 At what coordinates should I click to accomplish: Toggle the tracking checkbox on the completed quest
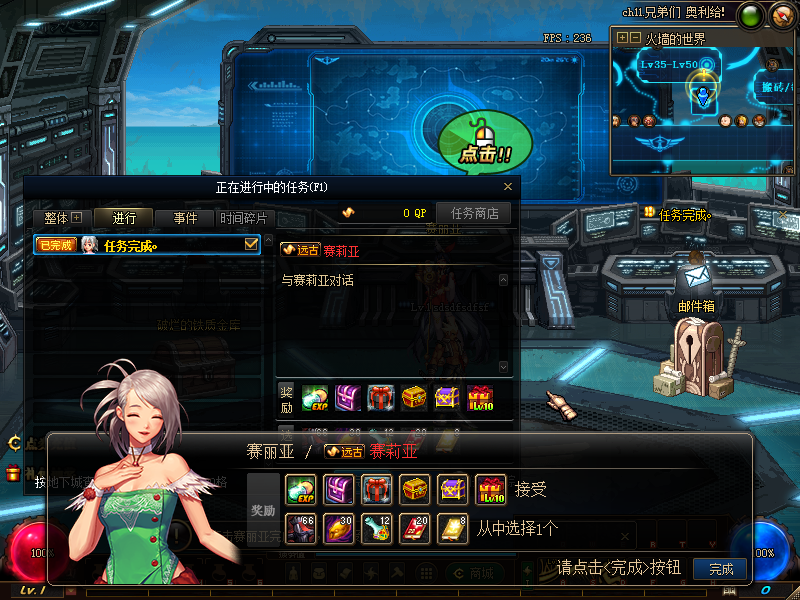coord(251,244)
